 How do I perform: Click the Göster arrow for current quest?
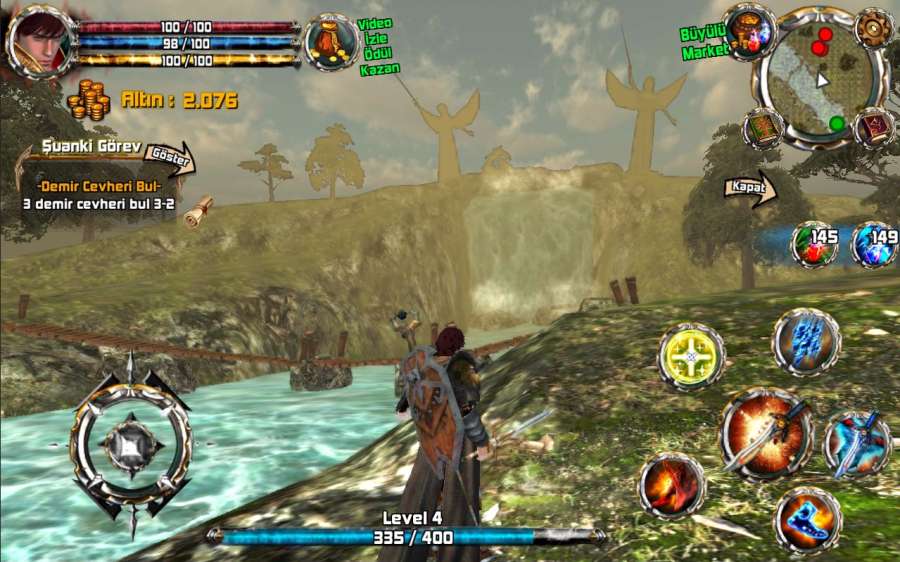coord(168,155)
